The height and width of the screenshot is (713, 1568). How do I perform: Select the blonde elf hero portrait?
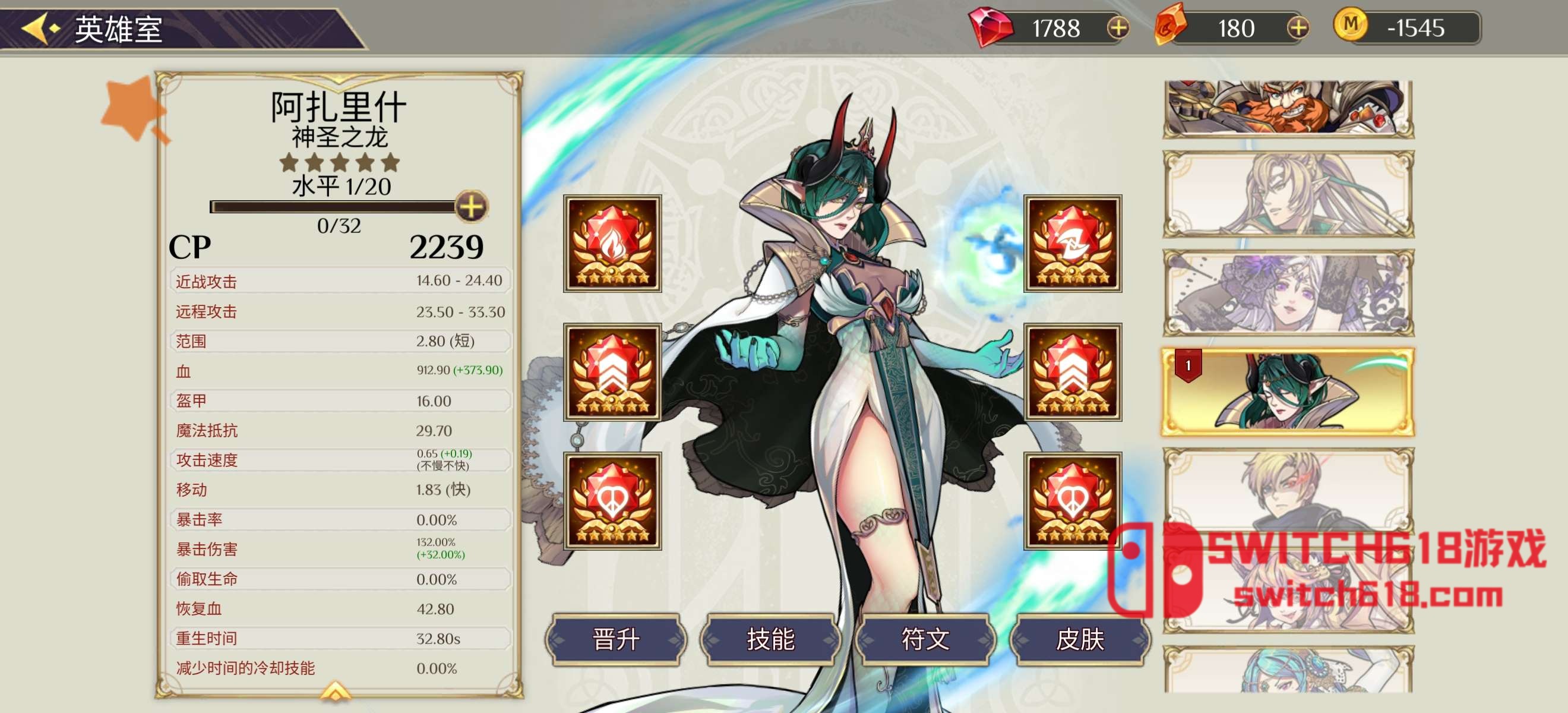pyautogui.click(x=1288, y=194)
